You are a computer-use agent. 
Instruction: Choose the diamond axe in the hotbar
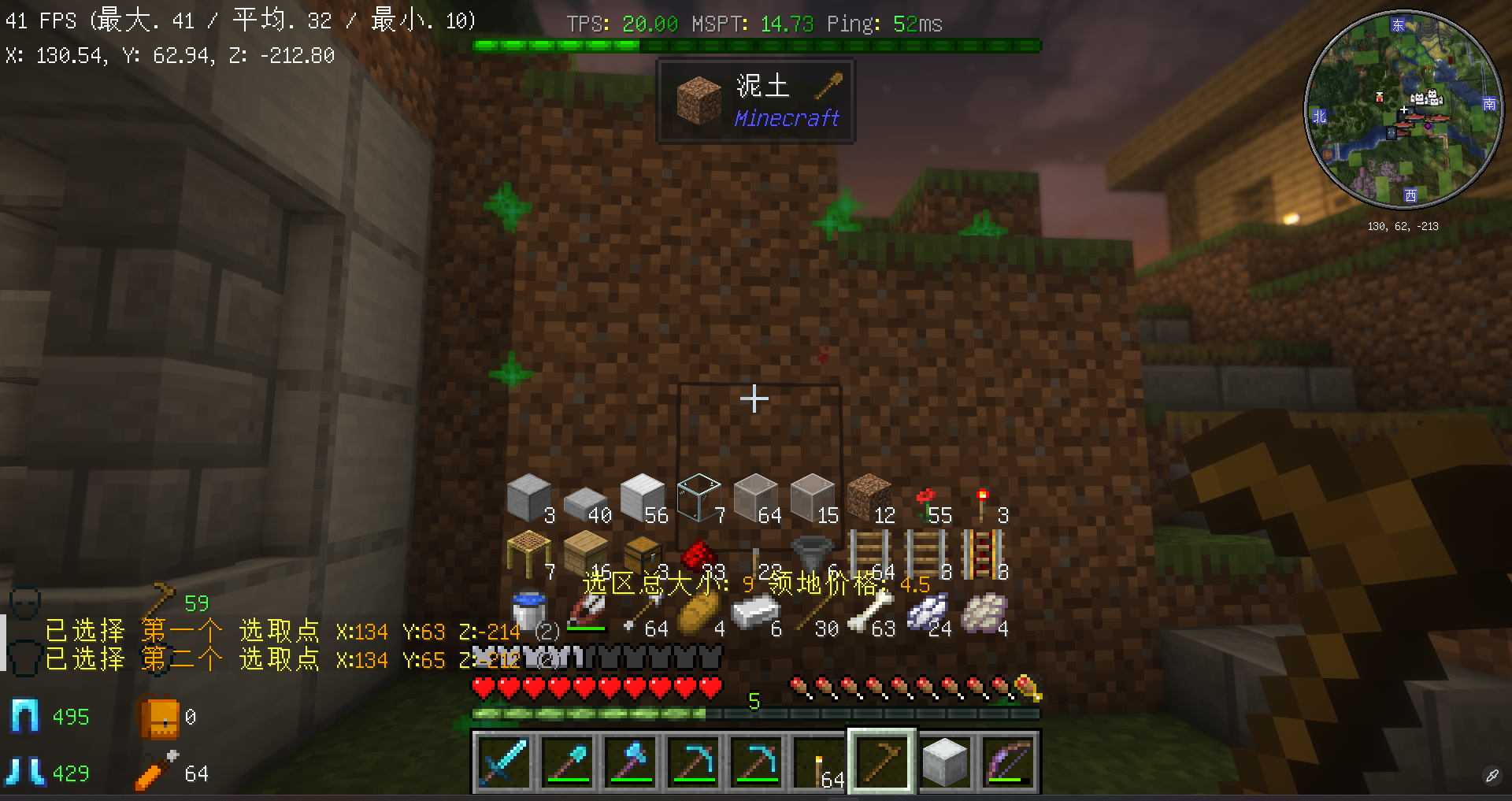[x=630, y=762]
